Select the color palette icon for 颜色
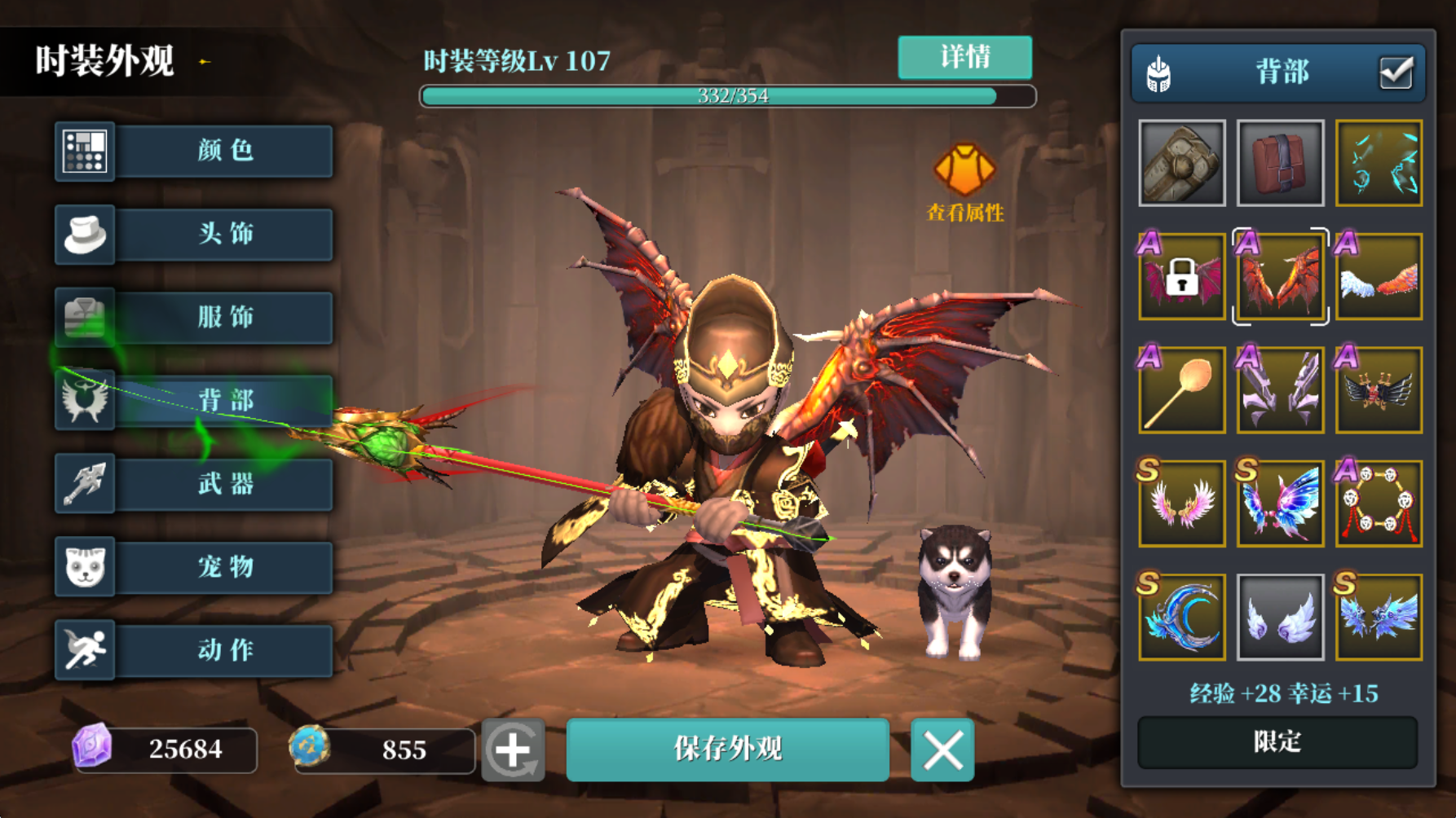Viewport: 1456px width, 818px height. point(85,152)
